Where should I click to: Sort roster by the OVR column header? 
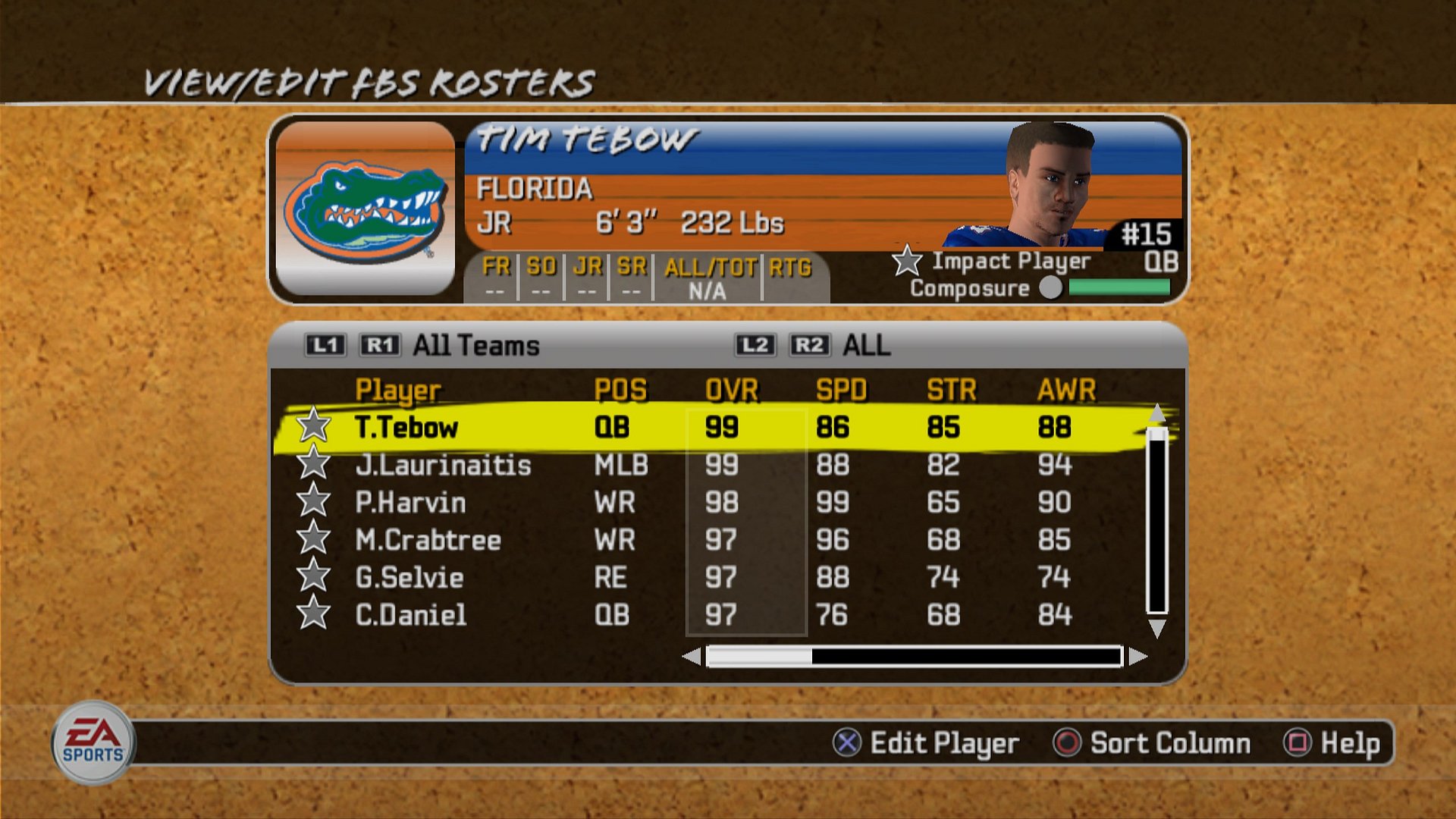tap(731, 390)
